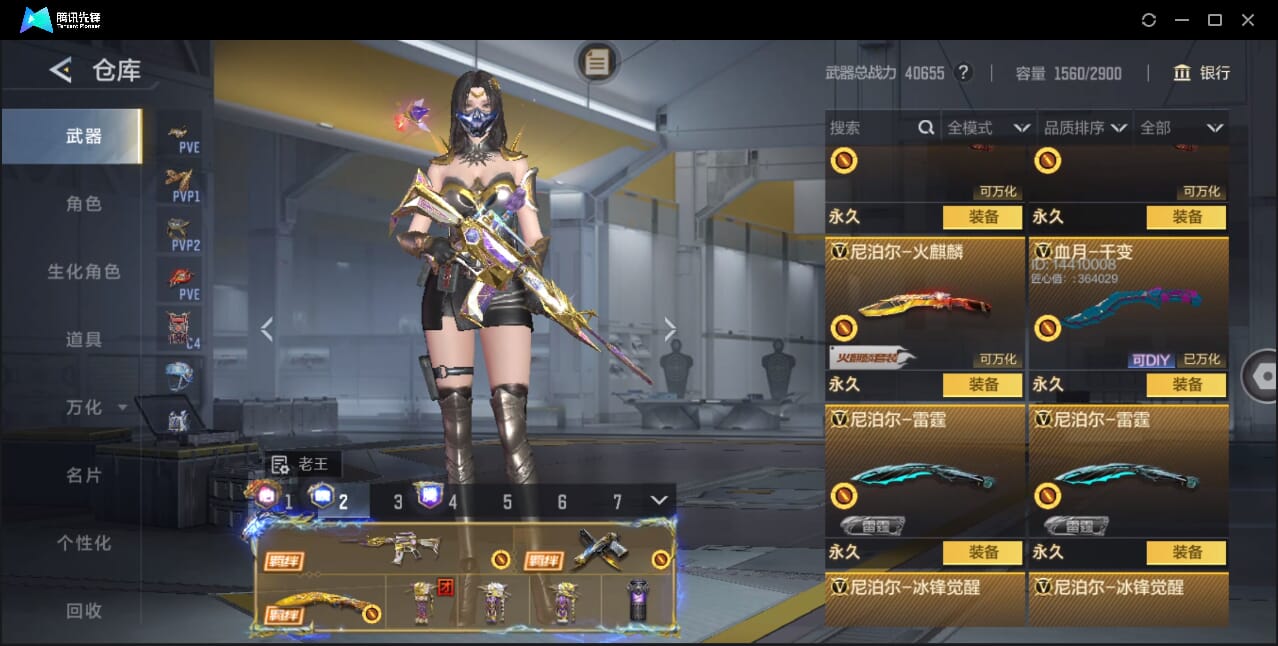Open the 银行 bank

(1201, 73)
